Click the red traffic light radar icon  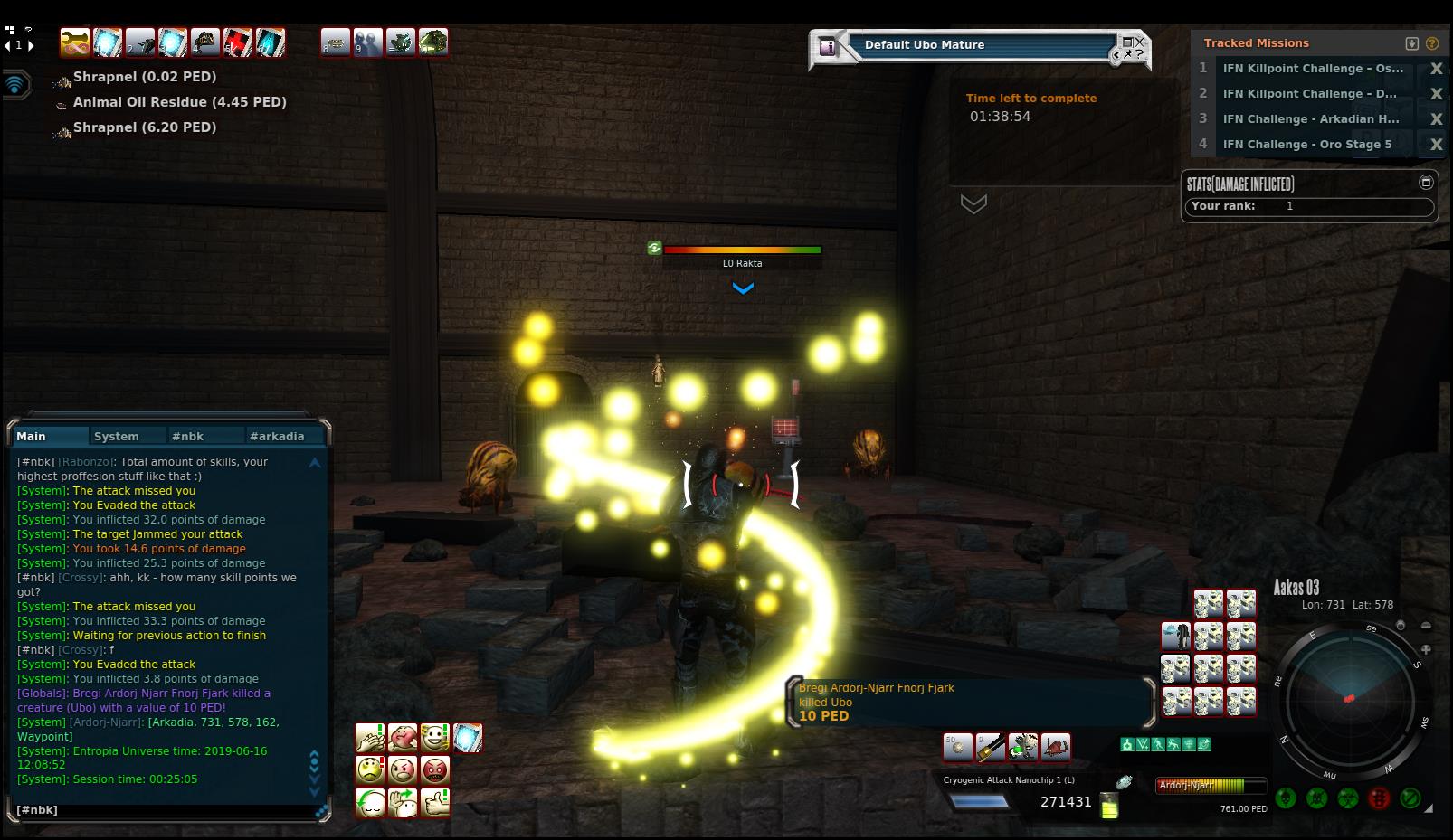(x=1379, y=798)
